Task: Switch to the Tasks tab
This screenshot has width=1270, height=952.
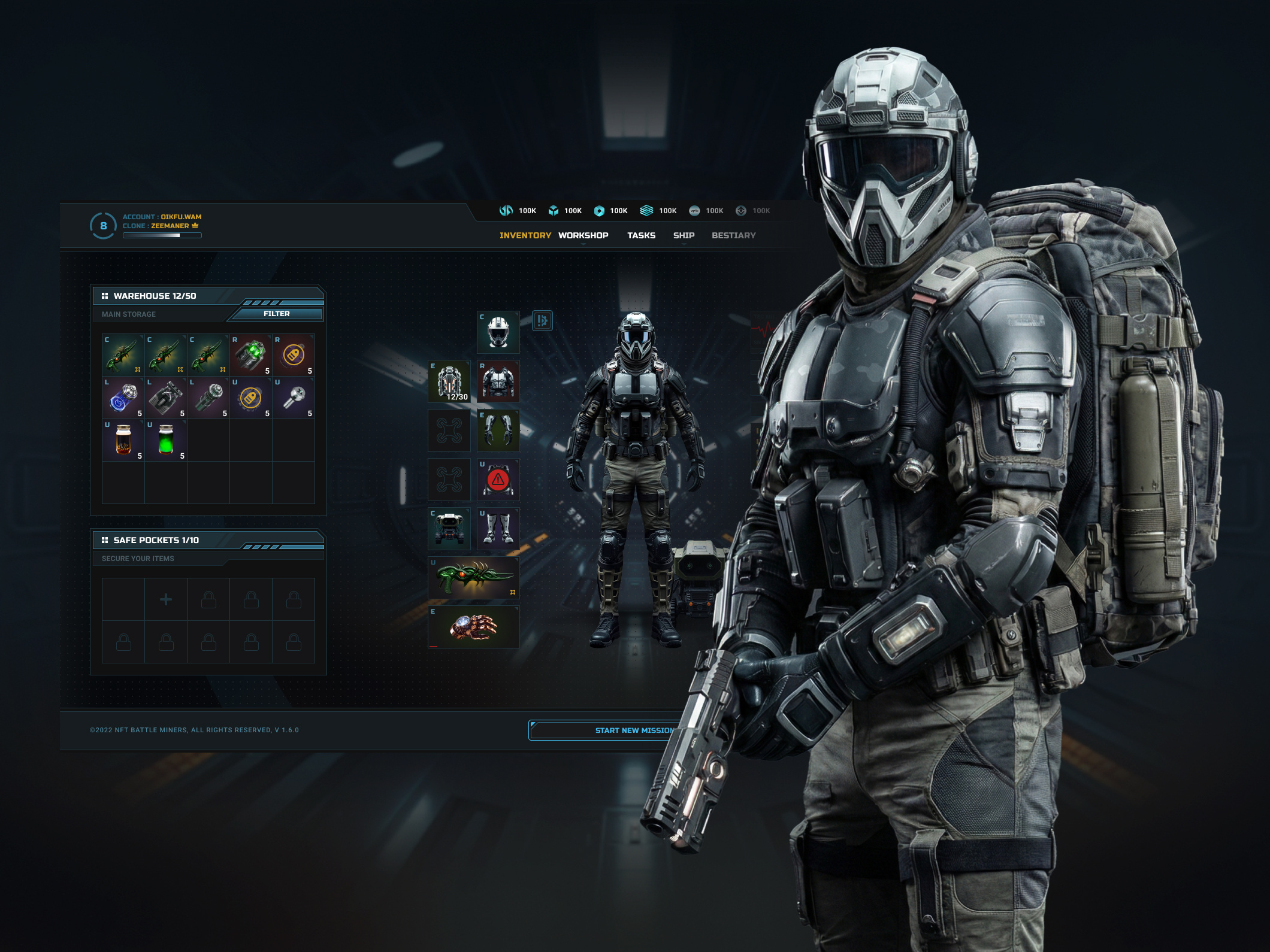Action: click(641, 235)
